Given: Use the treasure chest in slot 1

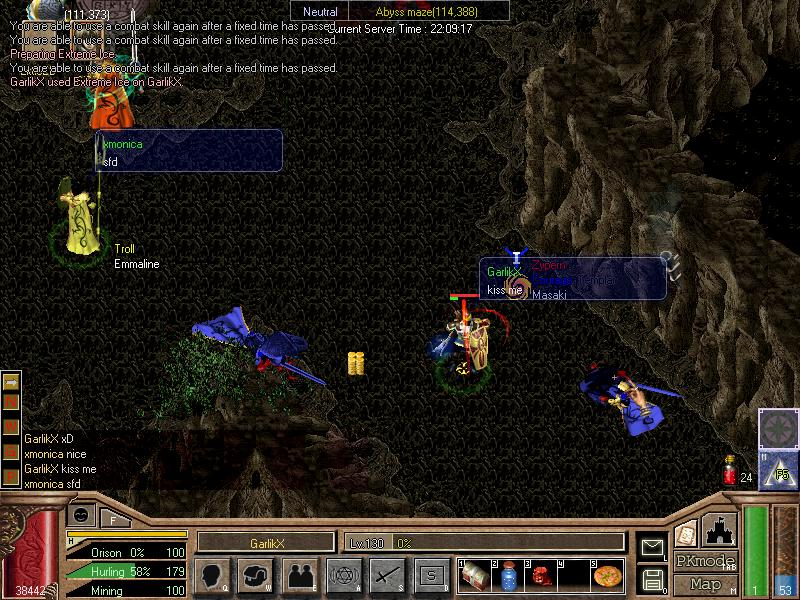Looking at the screenshot, I should click(476, 576).
